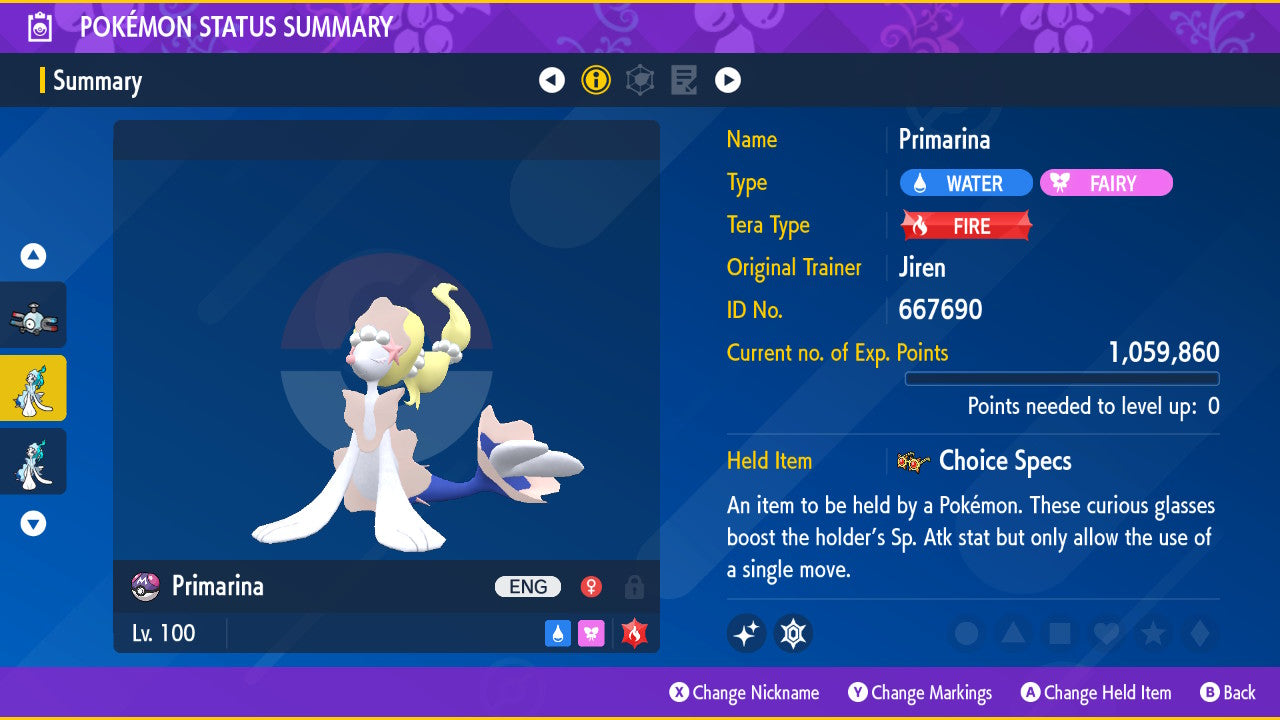Image resolution: width=1280 pixels, height=720 pixels.
Task: Choose the yellow-highlighted Primarina thumbnail
Action: point(33,388)
